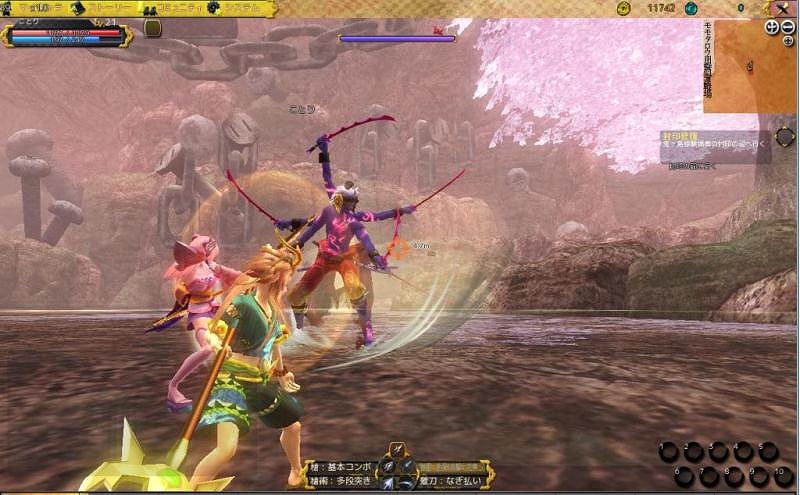The height and width of the screenshot is (495, 800).
Task: Click the gold coin currency icon
Action: coord(623,8)
